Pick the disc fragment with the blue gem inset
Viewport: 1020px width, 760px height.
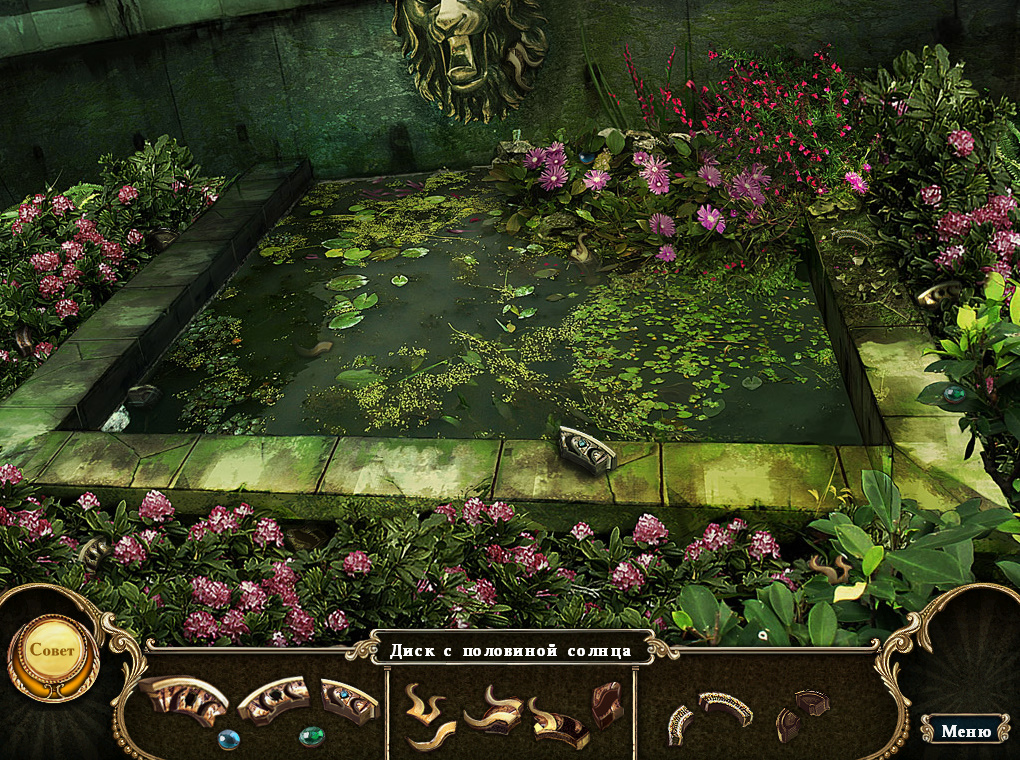pyautogui.click(x=349, y=699)
